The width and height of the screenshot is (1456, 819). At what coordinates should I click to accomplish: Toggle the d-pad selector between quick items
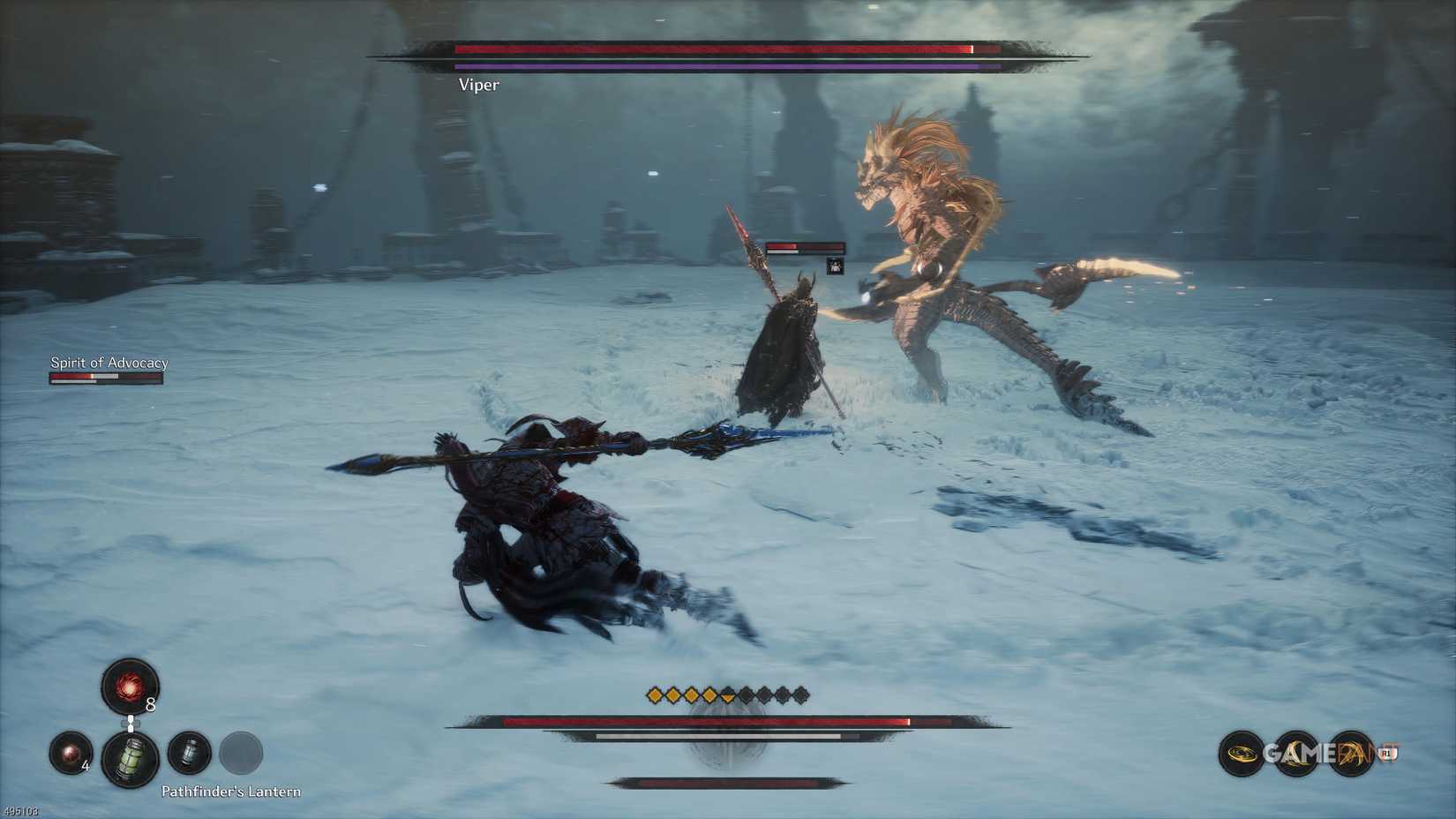[131, 722]
